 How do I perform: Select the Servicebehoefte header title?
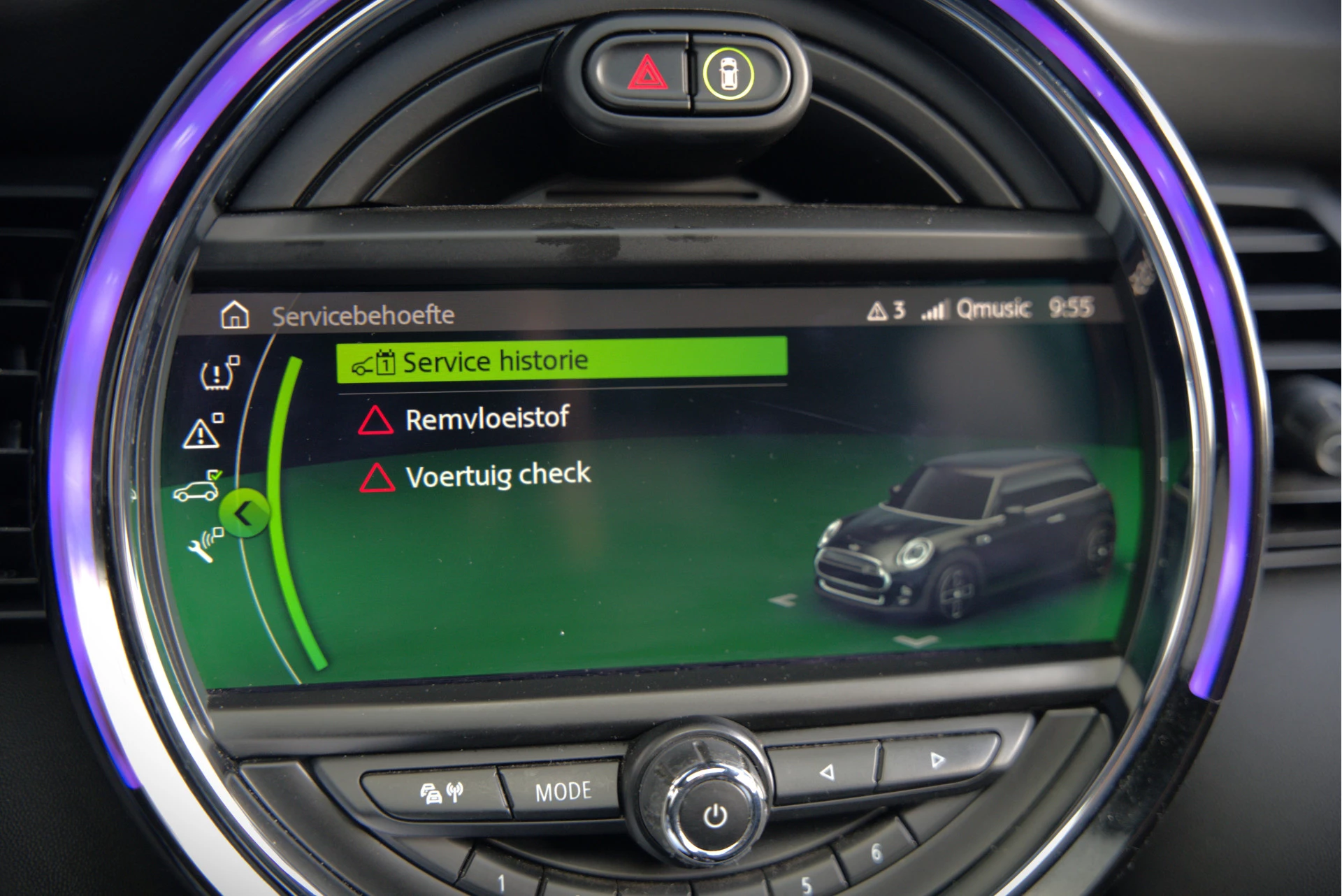tap(363, 315)
